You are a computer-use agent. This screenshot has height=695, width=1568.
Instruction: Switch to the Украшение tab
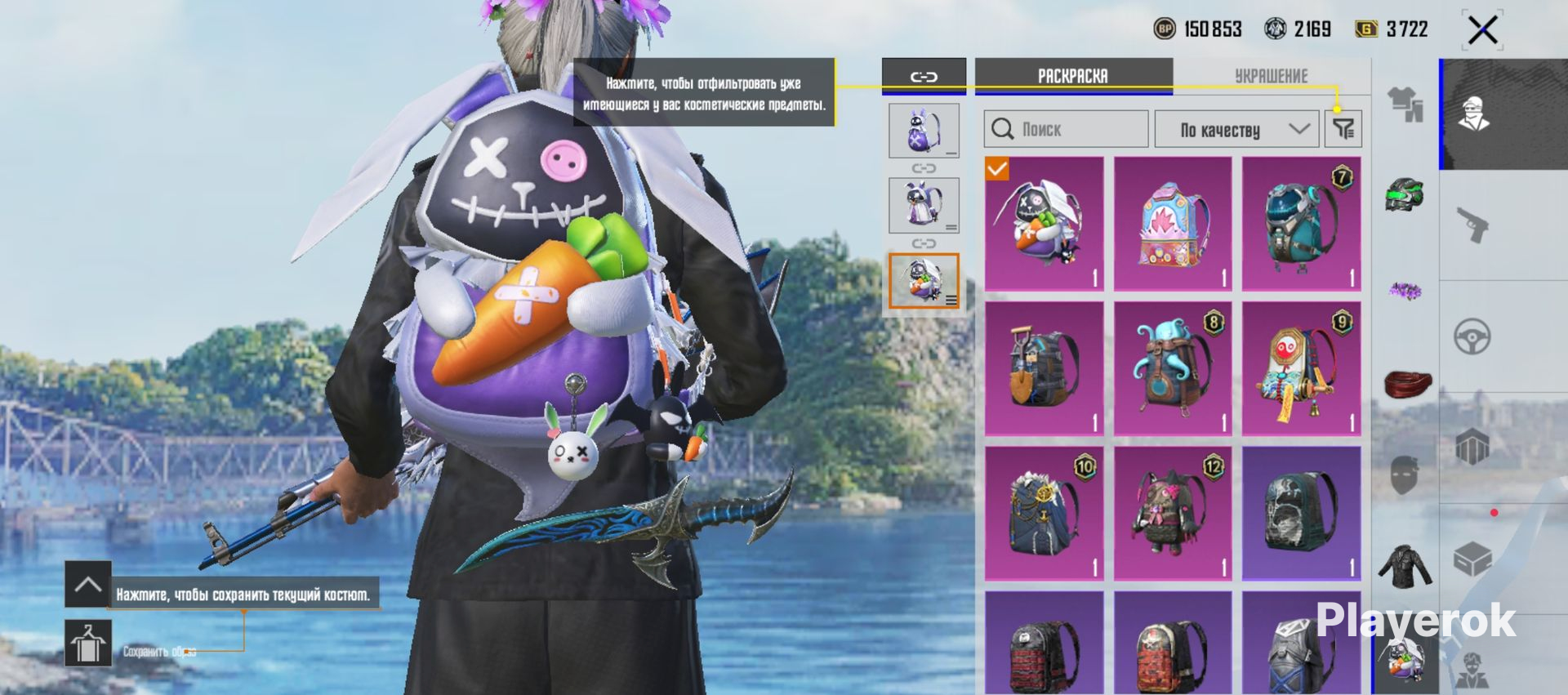pos(1271,76)
